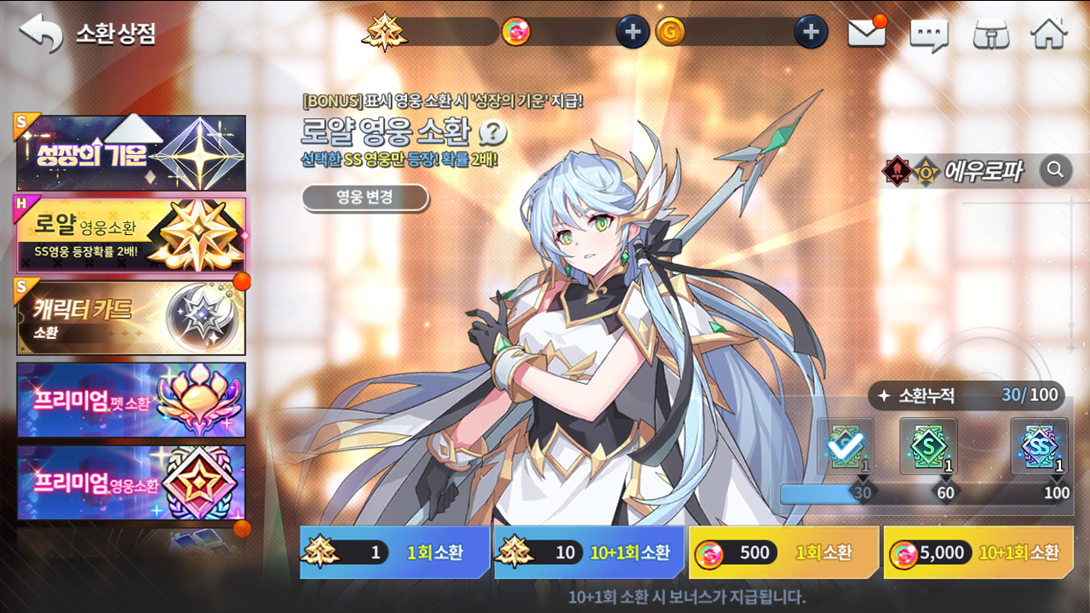Switch to 프리미엄 영웅소환 banner
Screen dimensions: 1090x613
pos(131,483)
